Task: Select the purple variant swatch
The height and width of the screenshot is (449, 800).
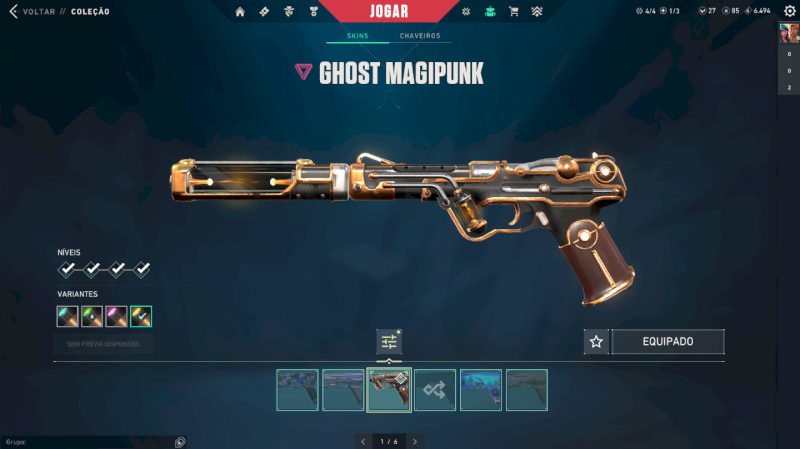Action: [116, 317]
